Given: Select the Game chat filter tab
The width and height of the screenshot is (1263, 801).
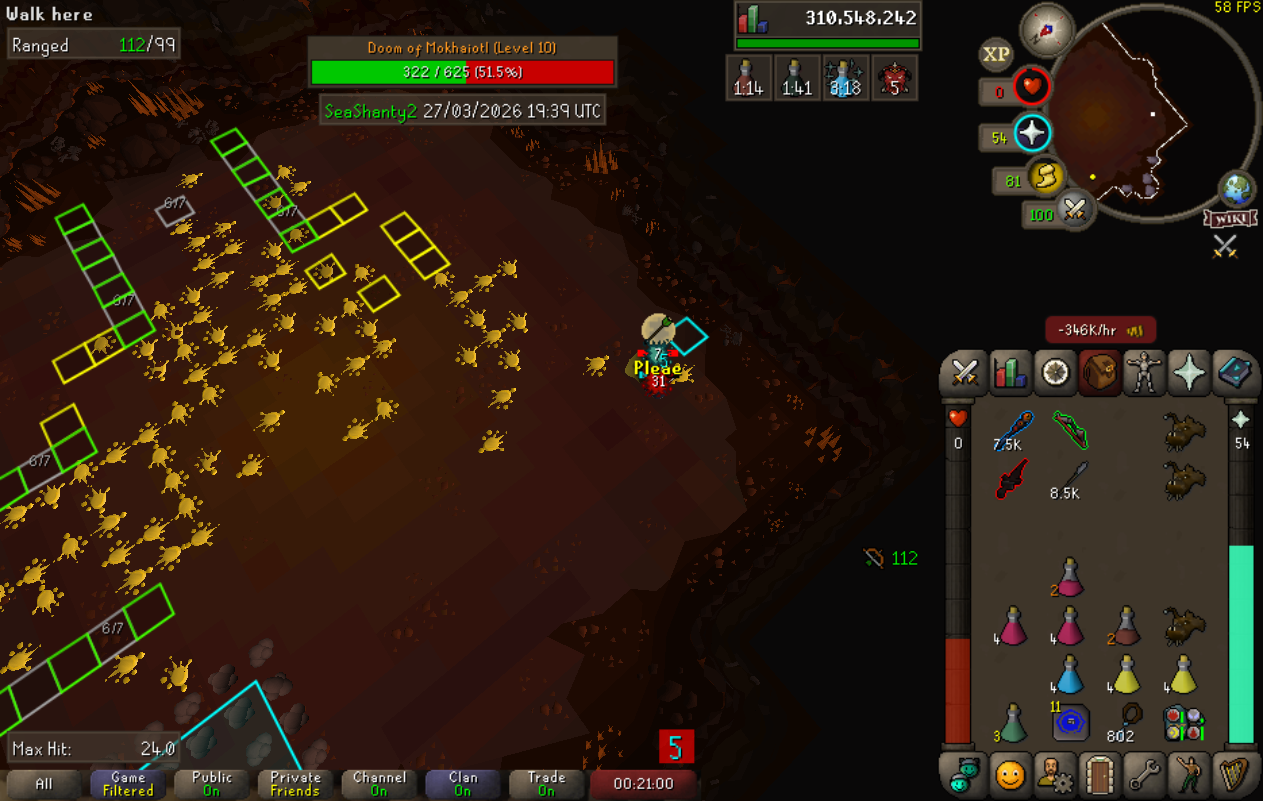Looking at the screenshot, I should [128, 783].
